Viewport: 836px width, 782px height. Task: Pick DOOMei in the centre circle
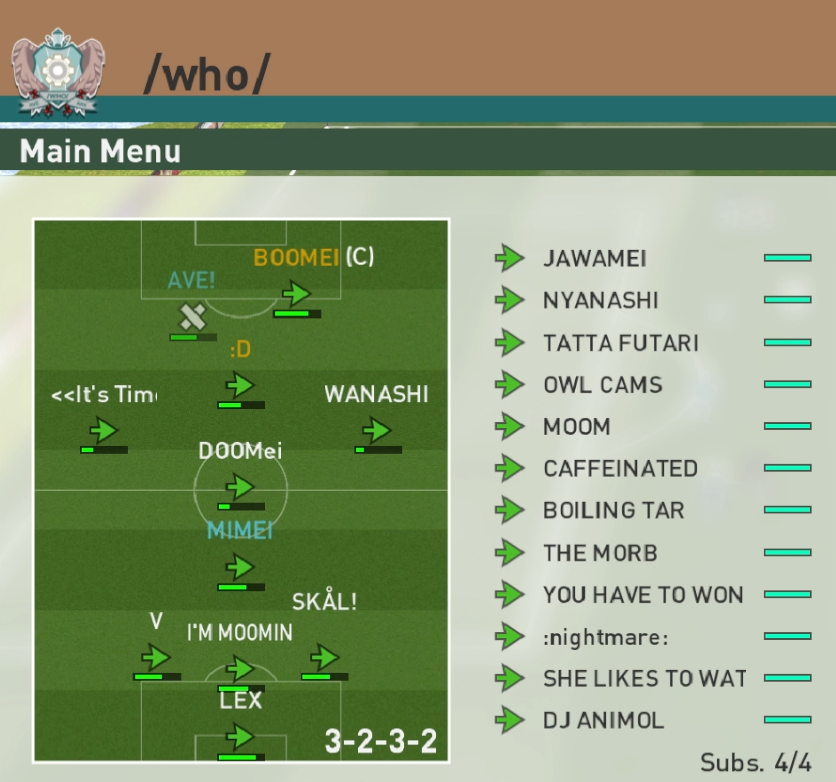coord(240,487)
